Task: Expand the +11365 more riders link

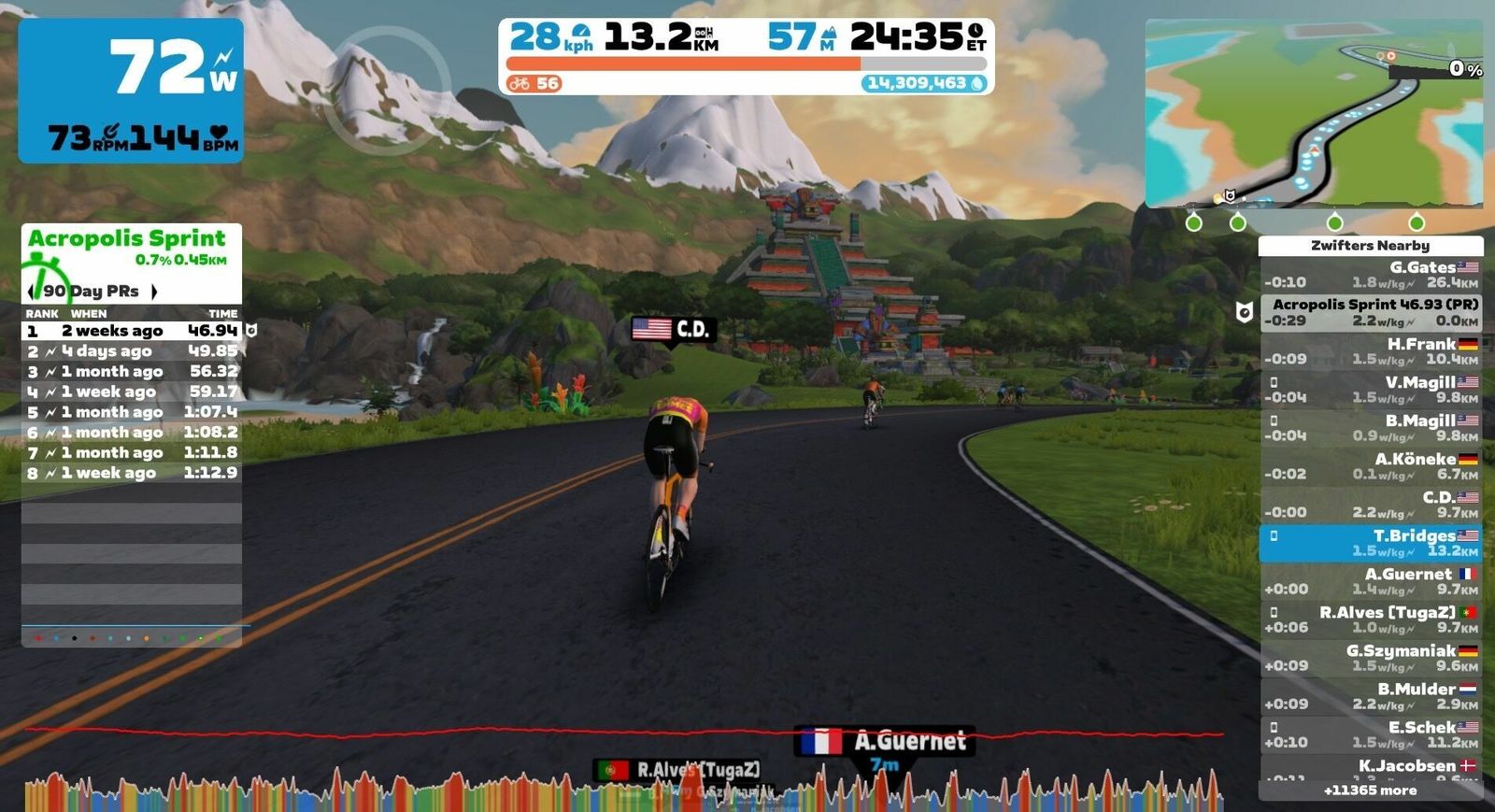Action: tap(1370, 791)
